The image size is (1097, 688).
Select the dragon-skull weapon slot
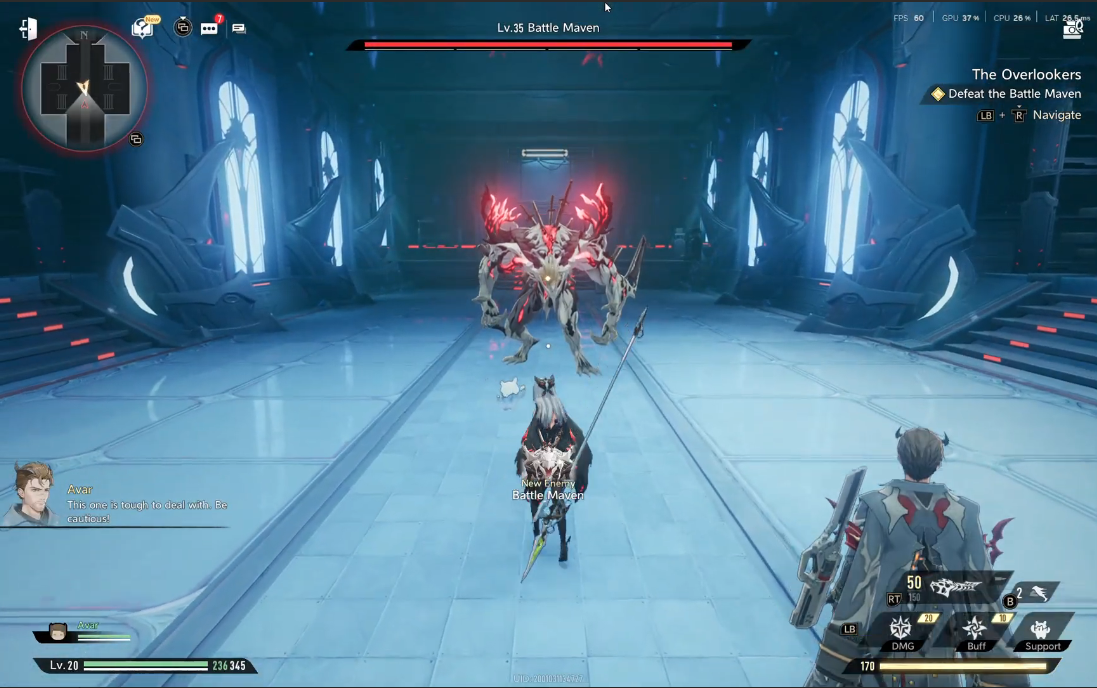tap(953, 589)
